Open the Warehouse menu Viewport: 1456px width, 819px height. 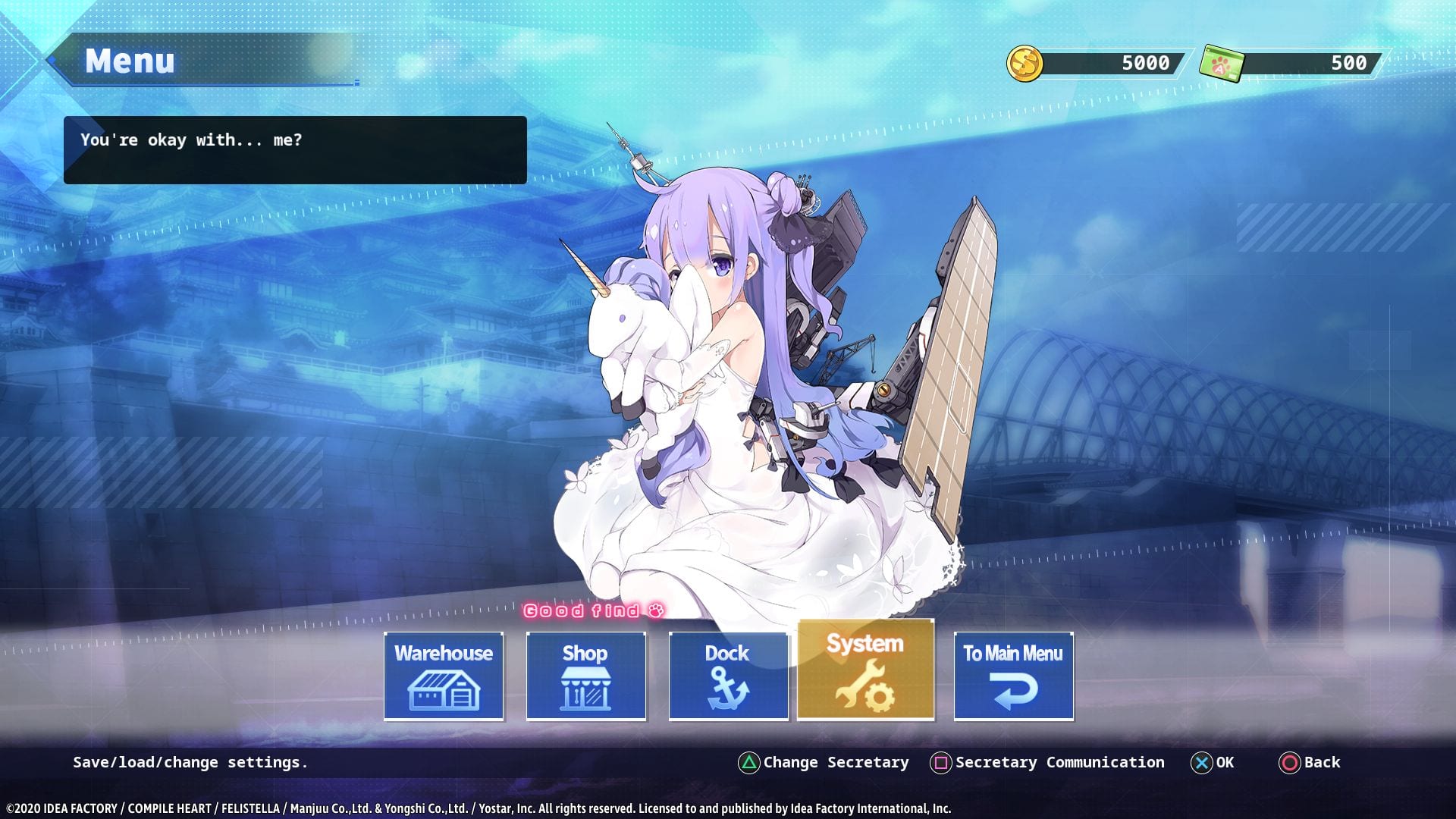(x=444, y=676)
